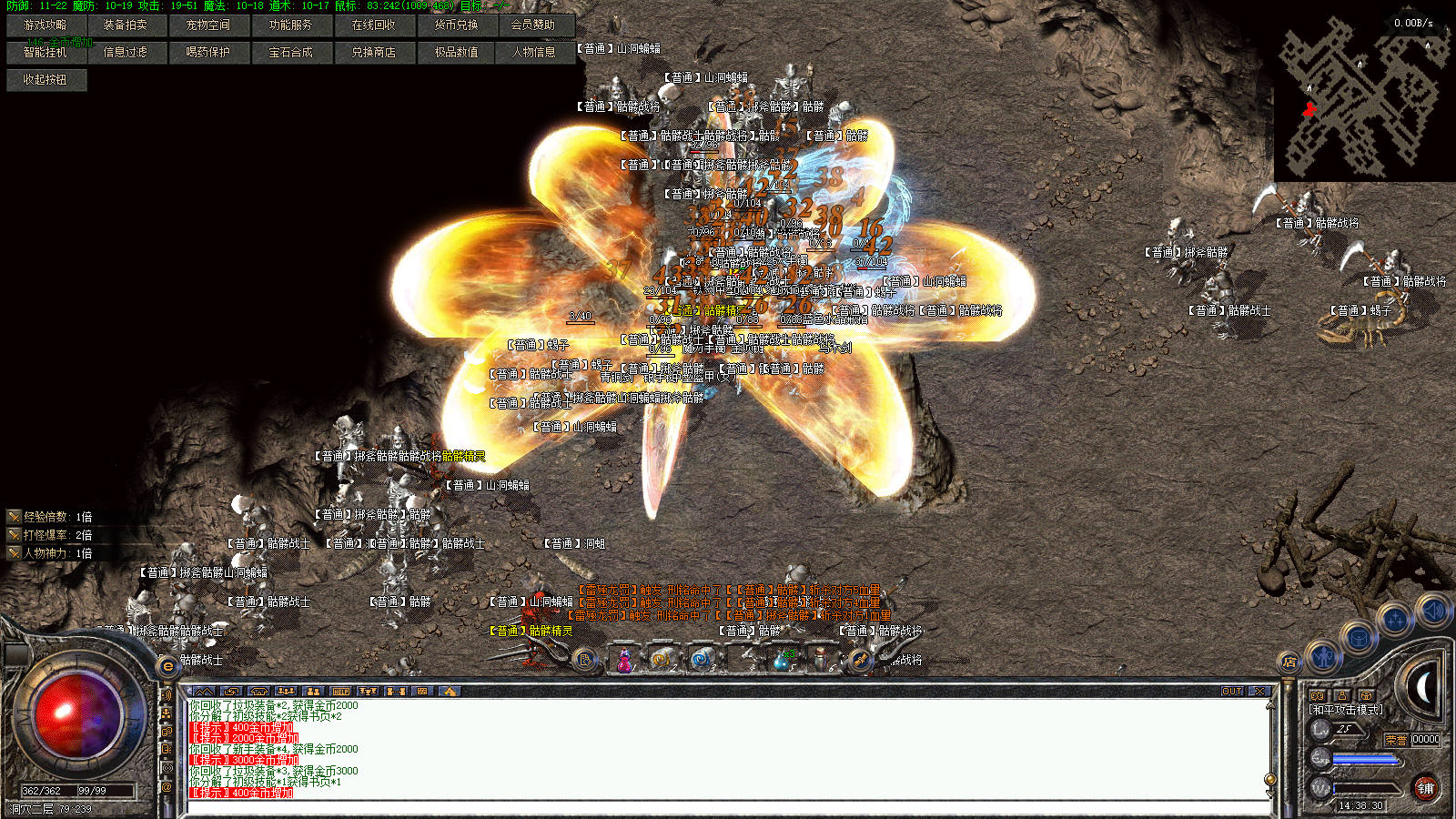
Task: Open the 宝石合成 gem synthesis menu
Action: tap(291, 53)
